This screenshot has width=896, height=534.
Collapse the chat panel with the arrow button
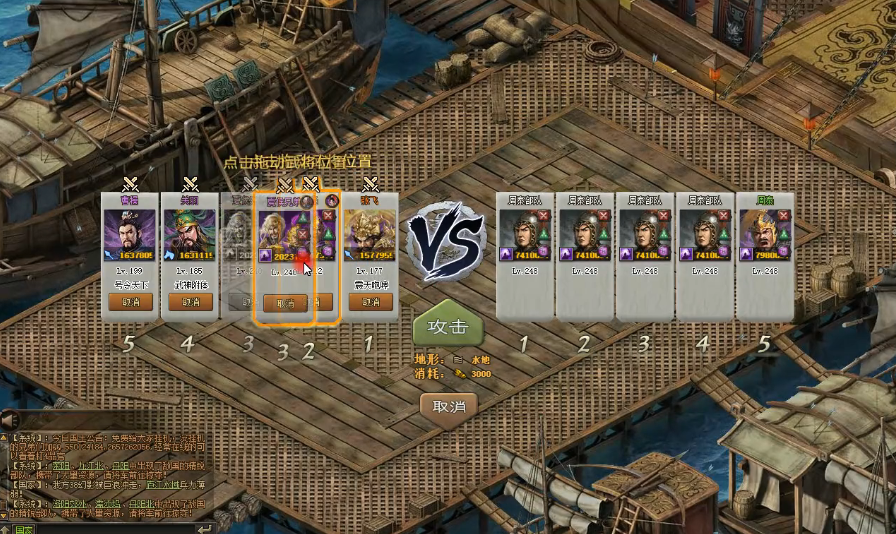click(8, 419)
